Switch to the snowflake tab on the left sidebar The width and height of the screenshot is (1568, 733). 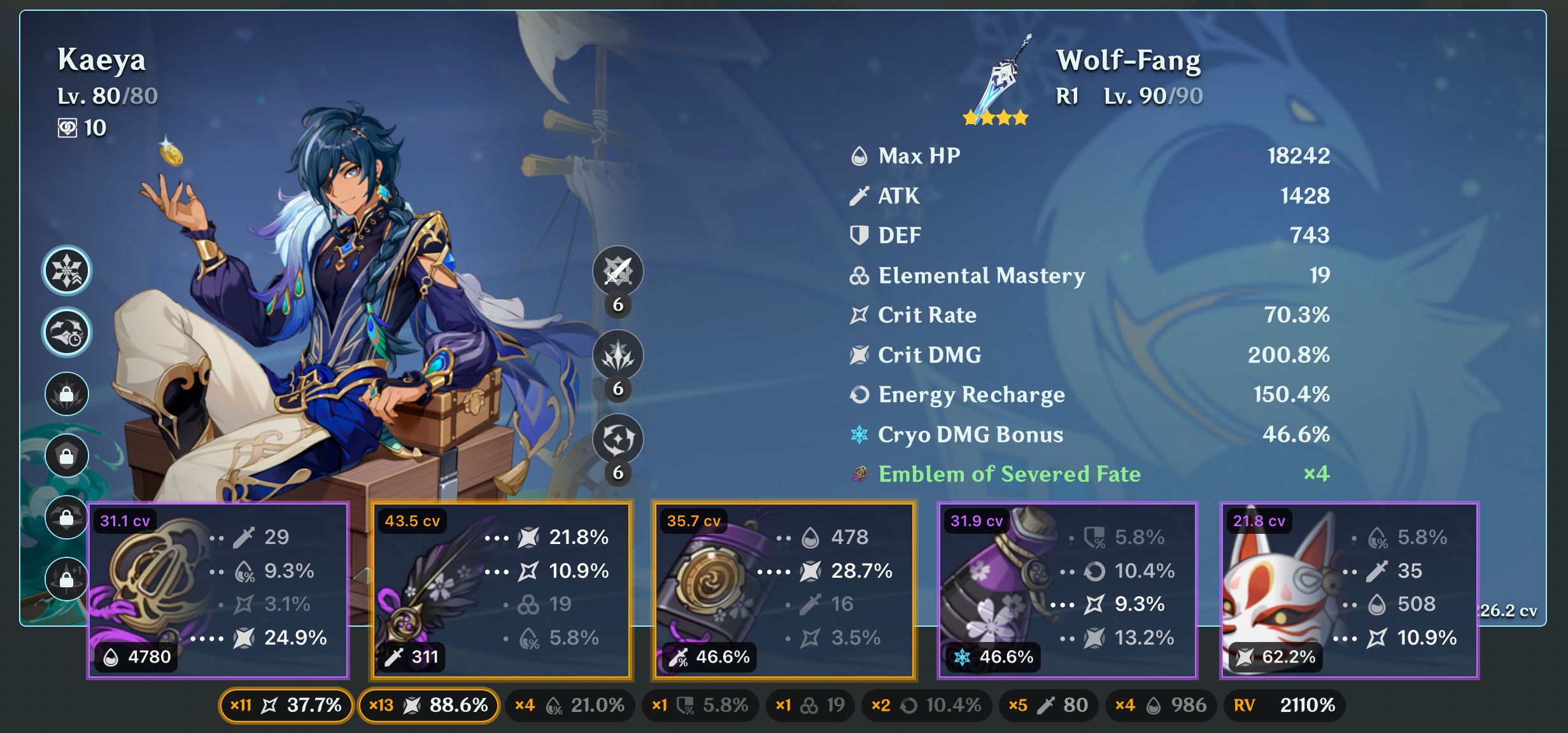(66, 270)
